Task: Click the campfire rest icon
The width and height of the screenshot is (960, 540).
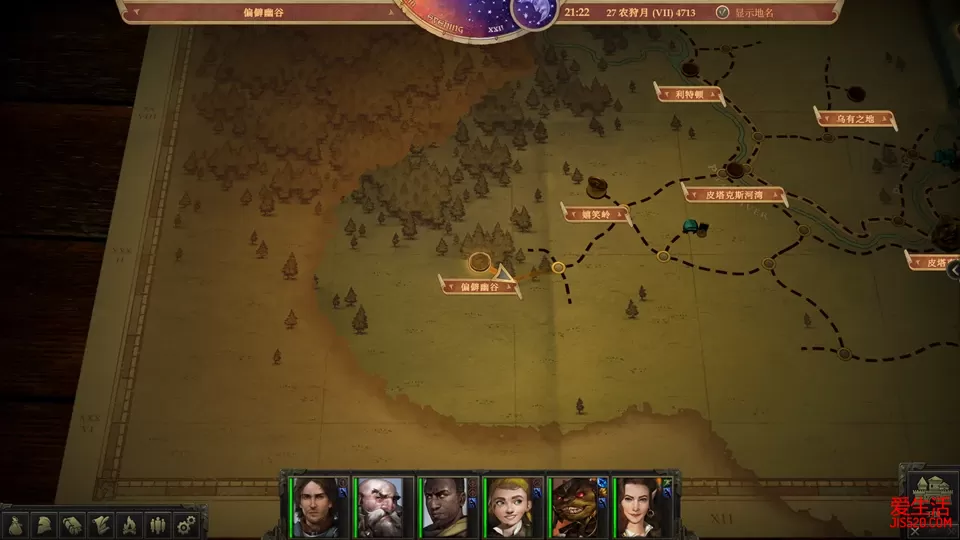Action: (129, 524)
